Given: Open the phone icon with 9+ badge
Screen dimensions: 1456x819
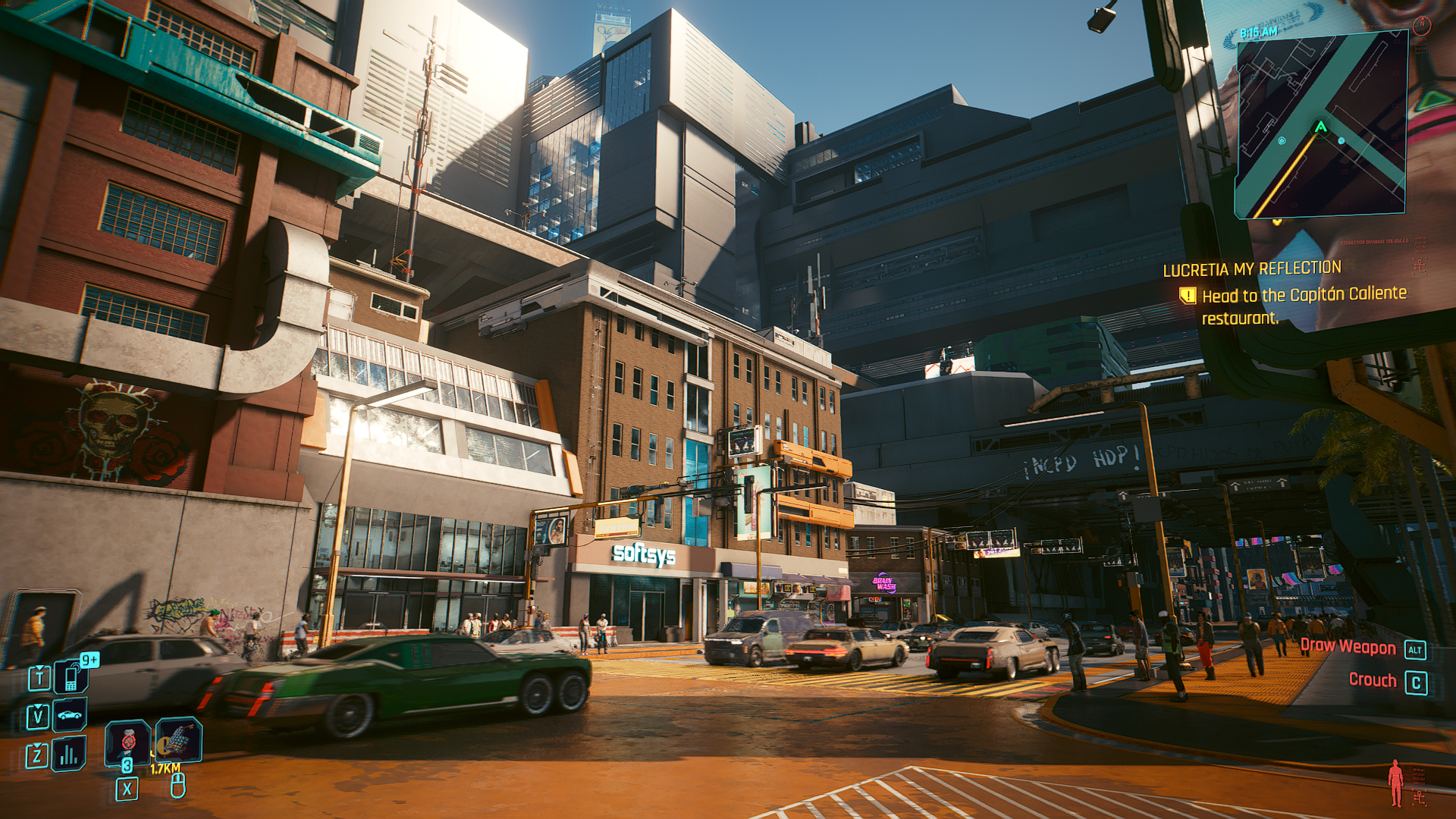Looking at the screenshot, I should click(x=71, y=676).
